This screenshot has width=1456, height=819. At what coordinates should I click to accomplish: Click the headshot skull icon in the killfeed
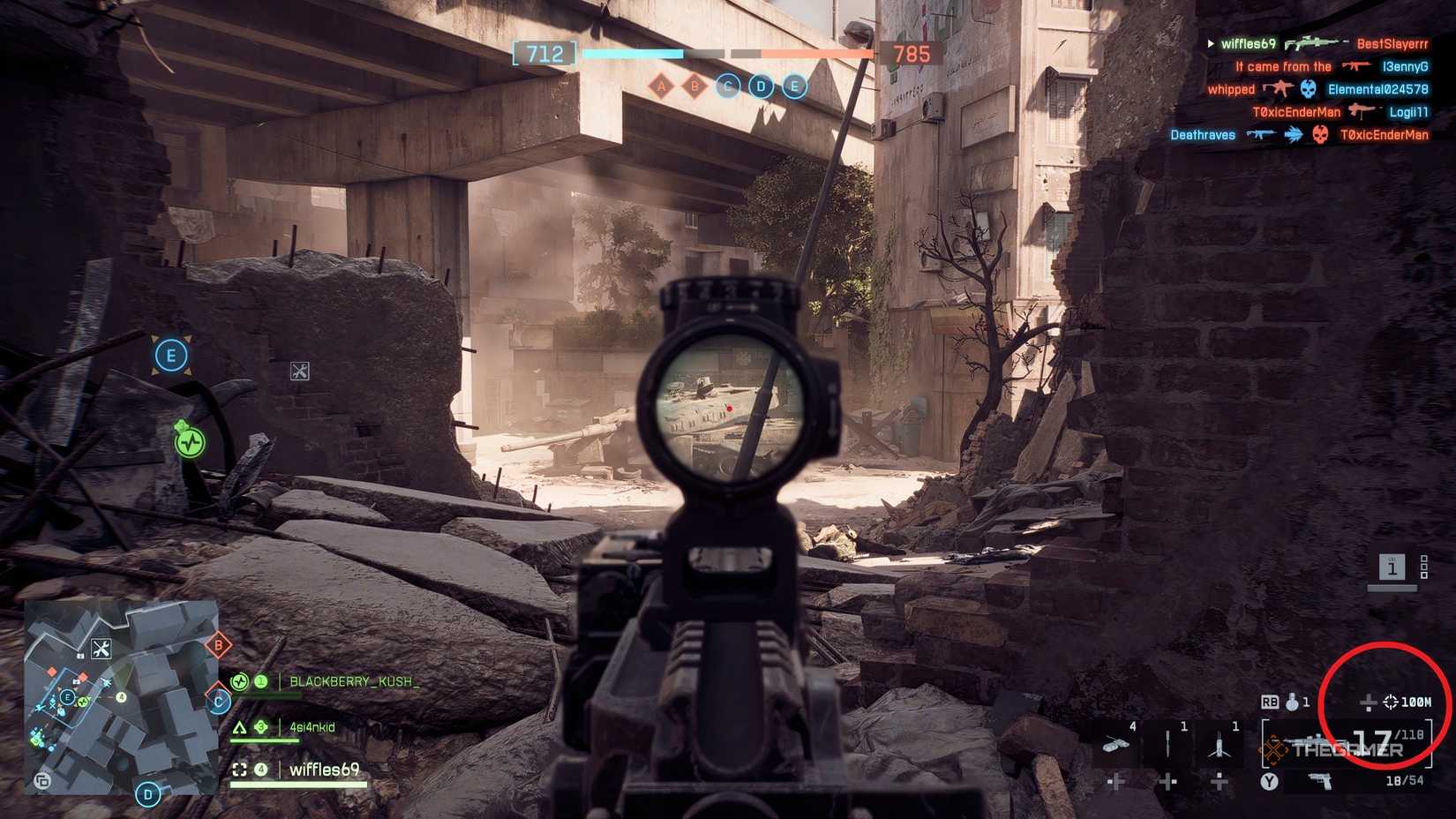coord(1306,89)
